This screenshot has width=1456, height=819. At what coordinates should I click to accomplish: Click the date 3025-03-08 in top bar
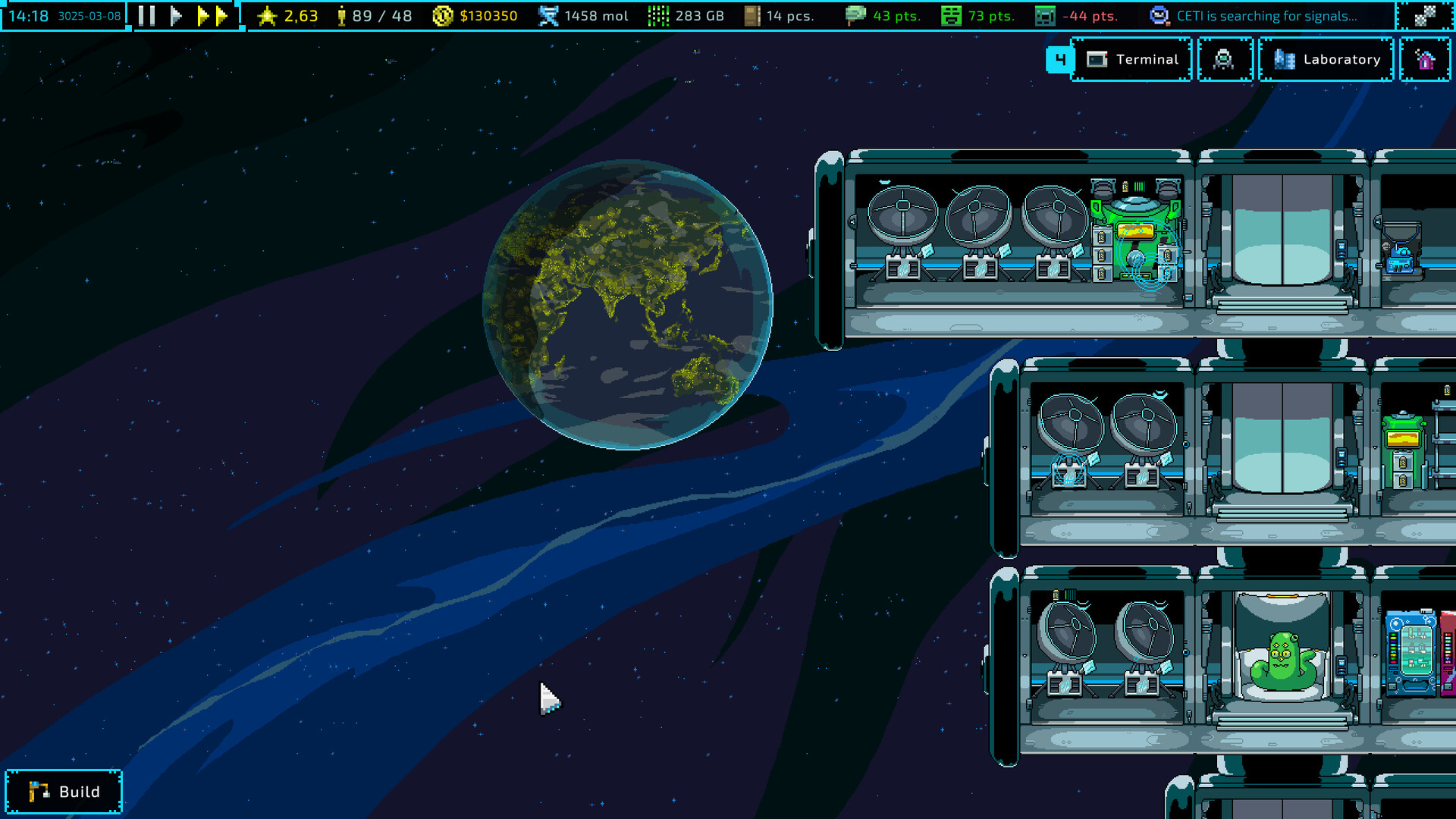click(x=89, y=14)
